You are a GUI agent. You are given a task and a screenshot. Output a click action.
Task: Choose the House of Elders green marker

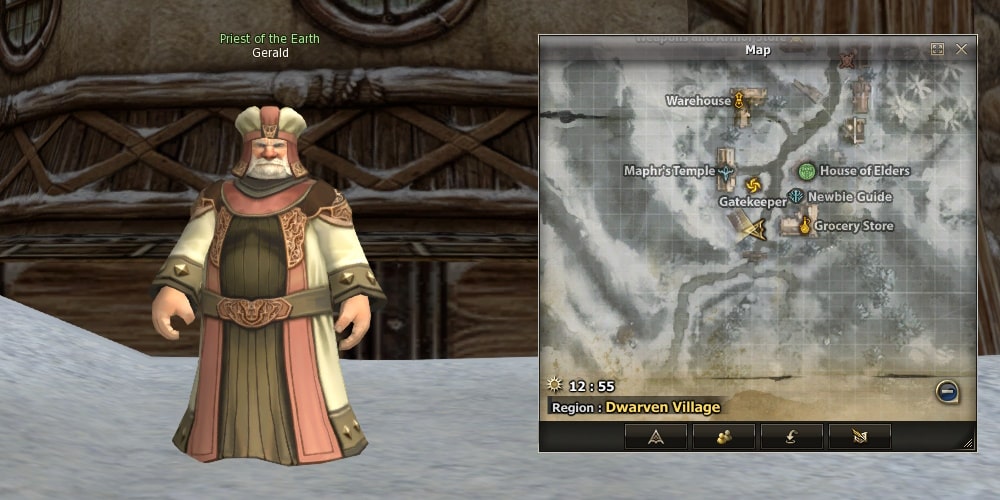pos(807,171)
